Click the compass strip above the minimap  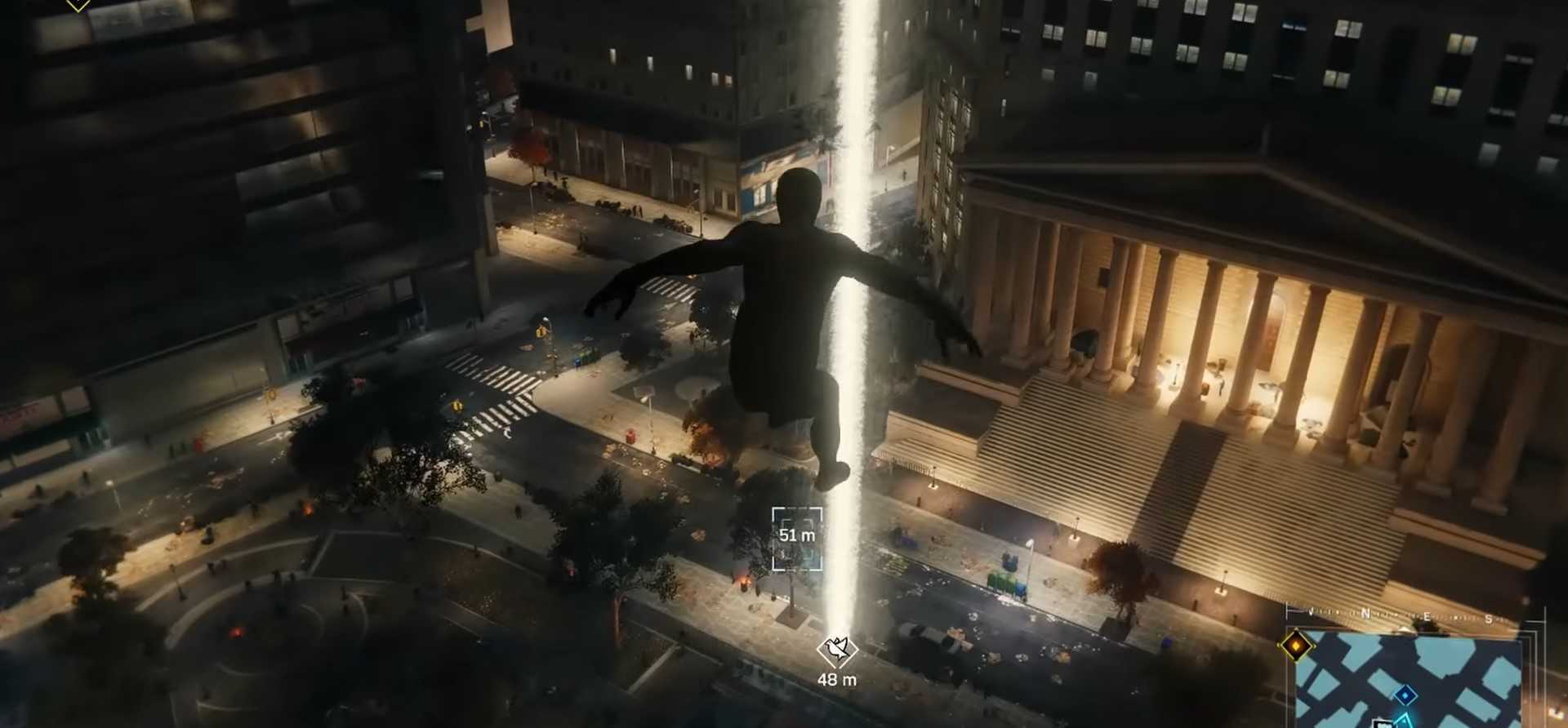1413,616
